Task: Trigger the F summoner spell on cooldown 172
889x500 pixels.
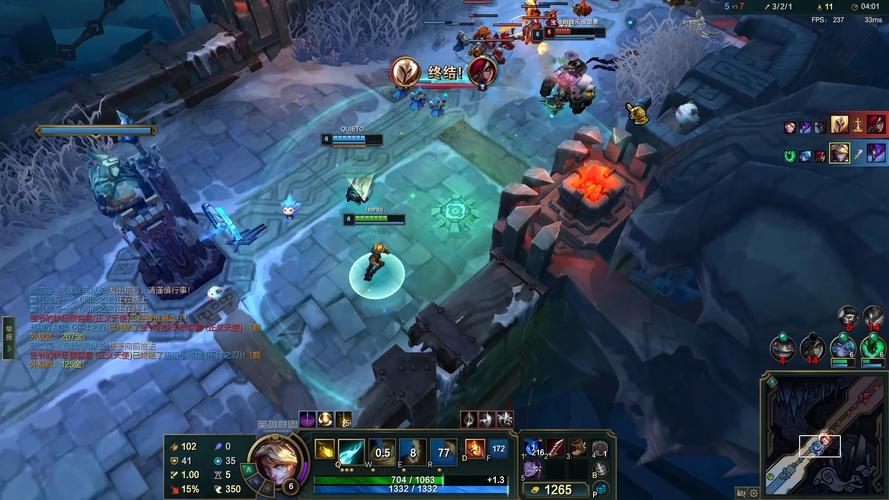Action: pos(499,450)
